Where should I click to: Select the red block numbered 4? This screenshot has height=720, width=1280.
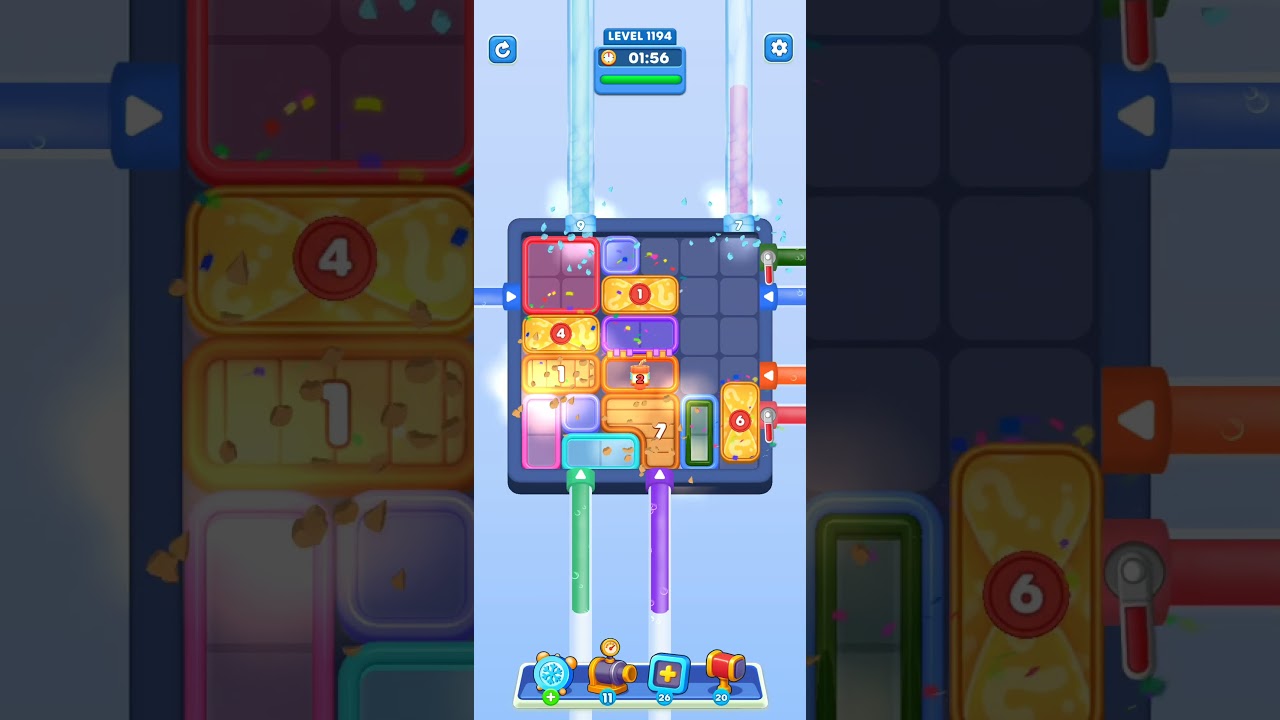click(560, 334)
